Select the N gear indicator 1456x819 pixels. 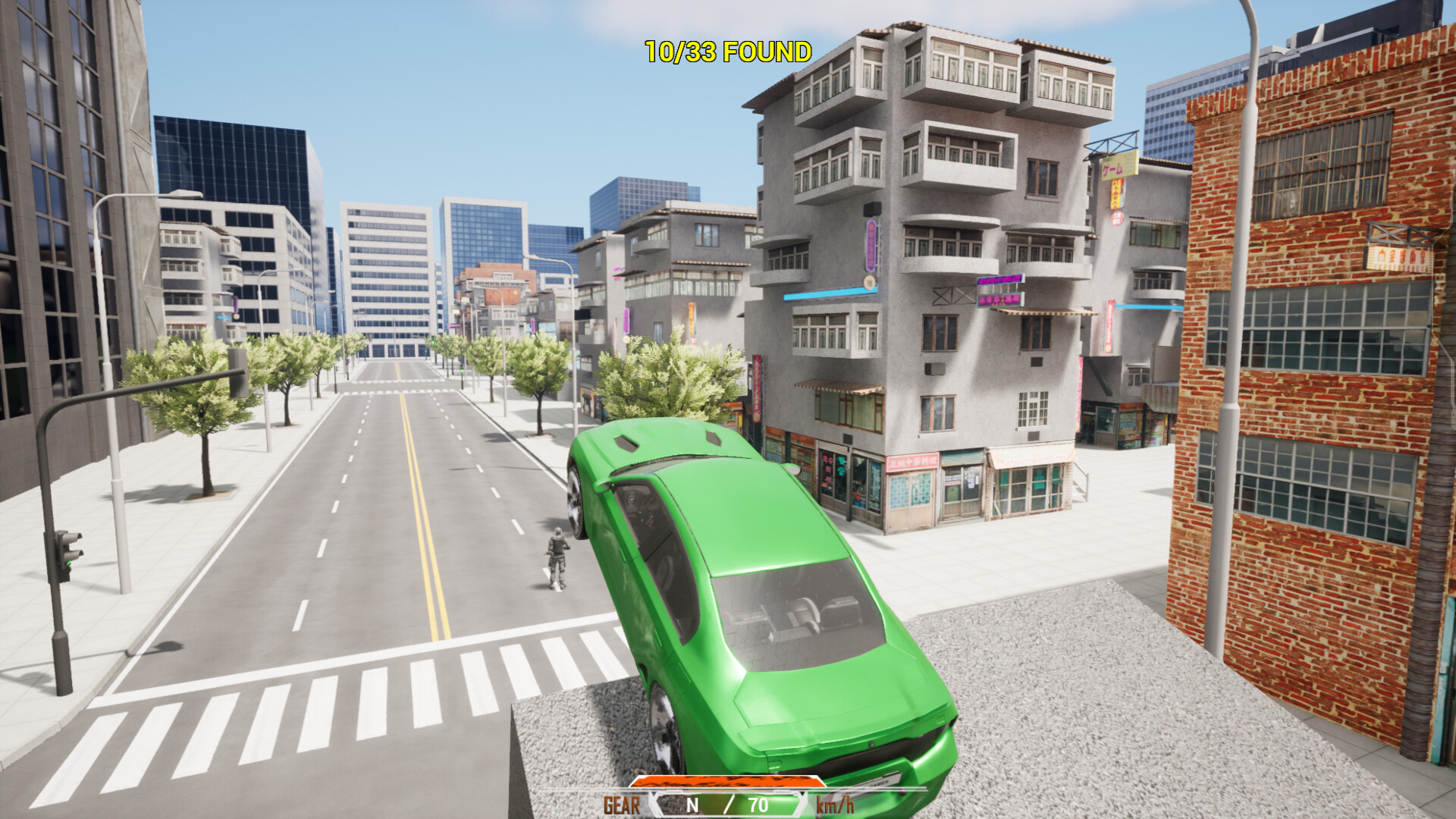tap(694, 805)
